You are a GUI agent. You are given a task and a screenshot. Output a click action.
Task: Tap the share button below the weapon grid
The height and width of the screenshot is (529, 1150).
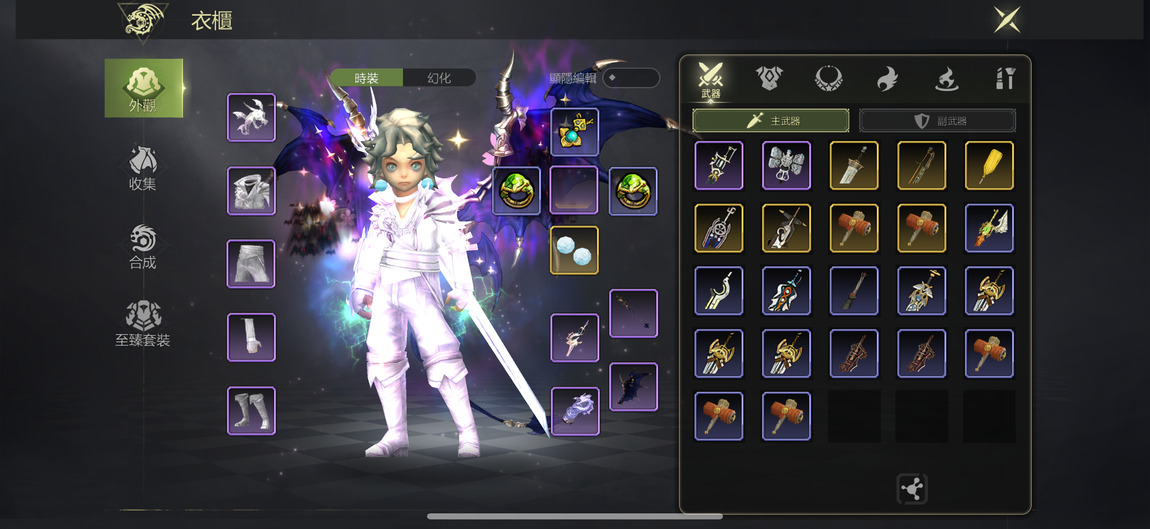pos(912,489)
